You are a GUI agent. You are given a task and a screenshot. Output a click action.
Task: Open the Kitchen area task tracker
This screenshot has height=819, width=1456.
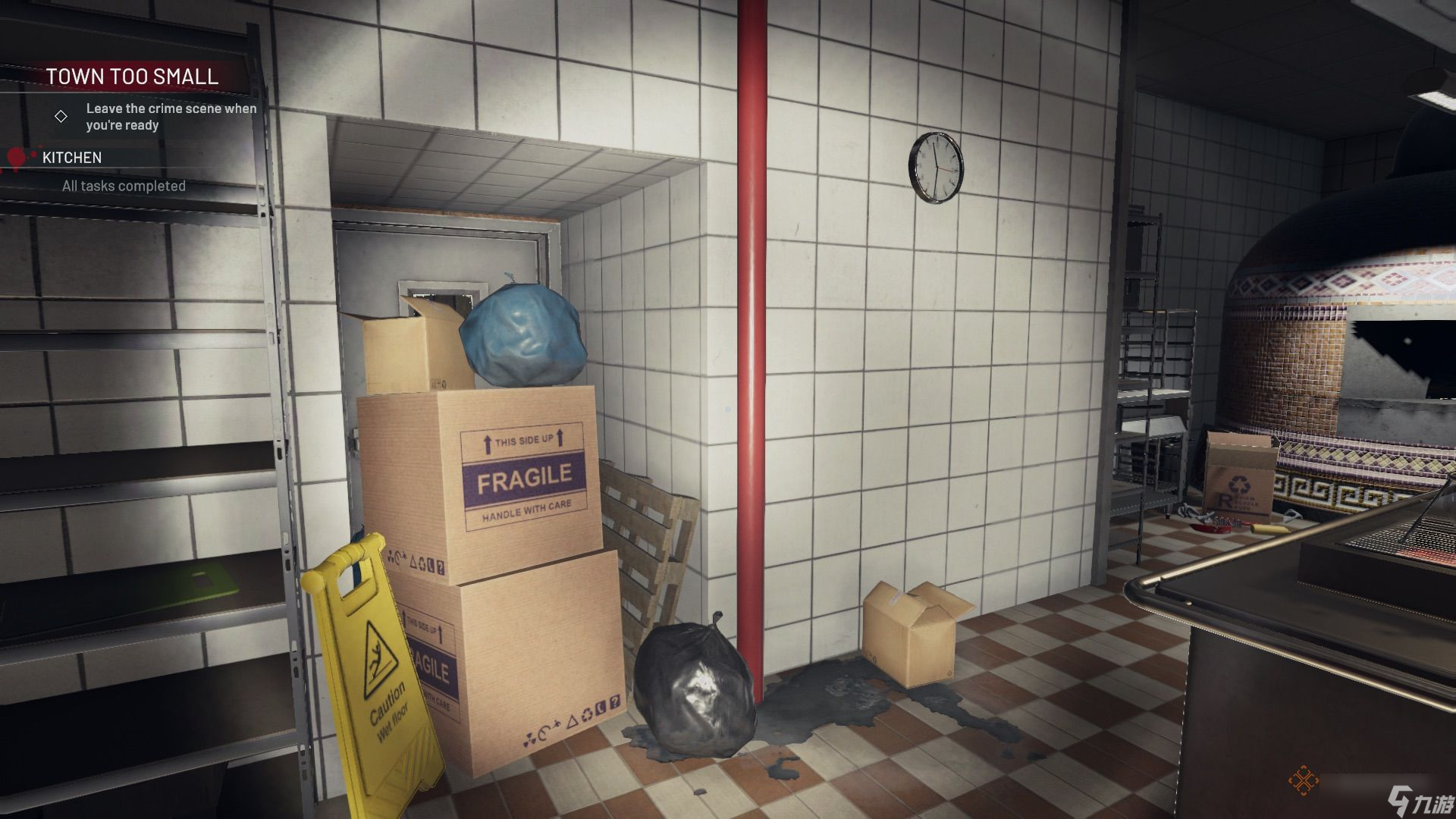72,158
